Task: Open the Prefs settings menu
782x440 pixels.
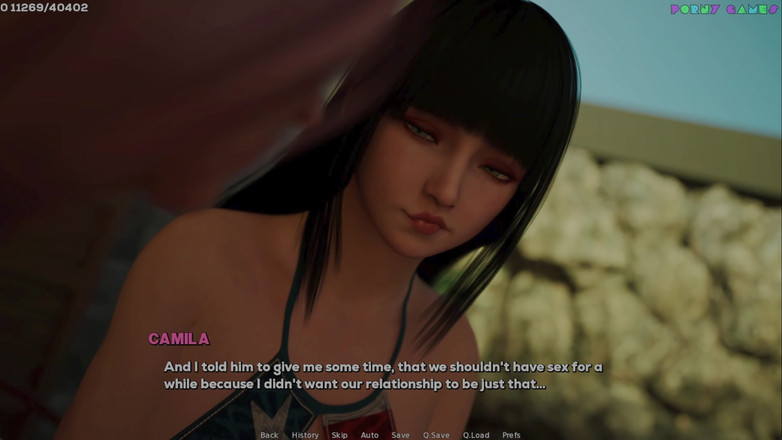Action: coord(511,435)
